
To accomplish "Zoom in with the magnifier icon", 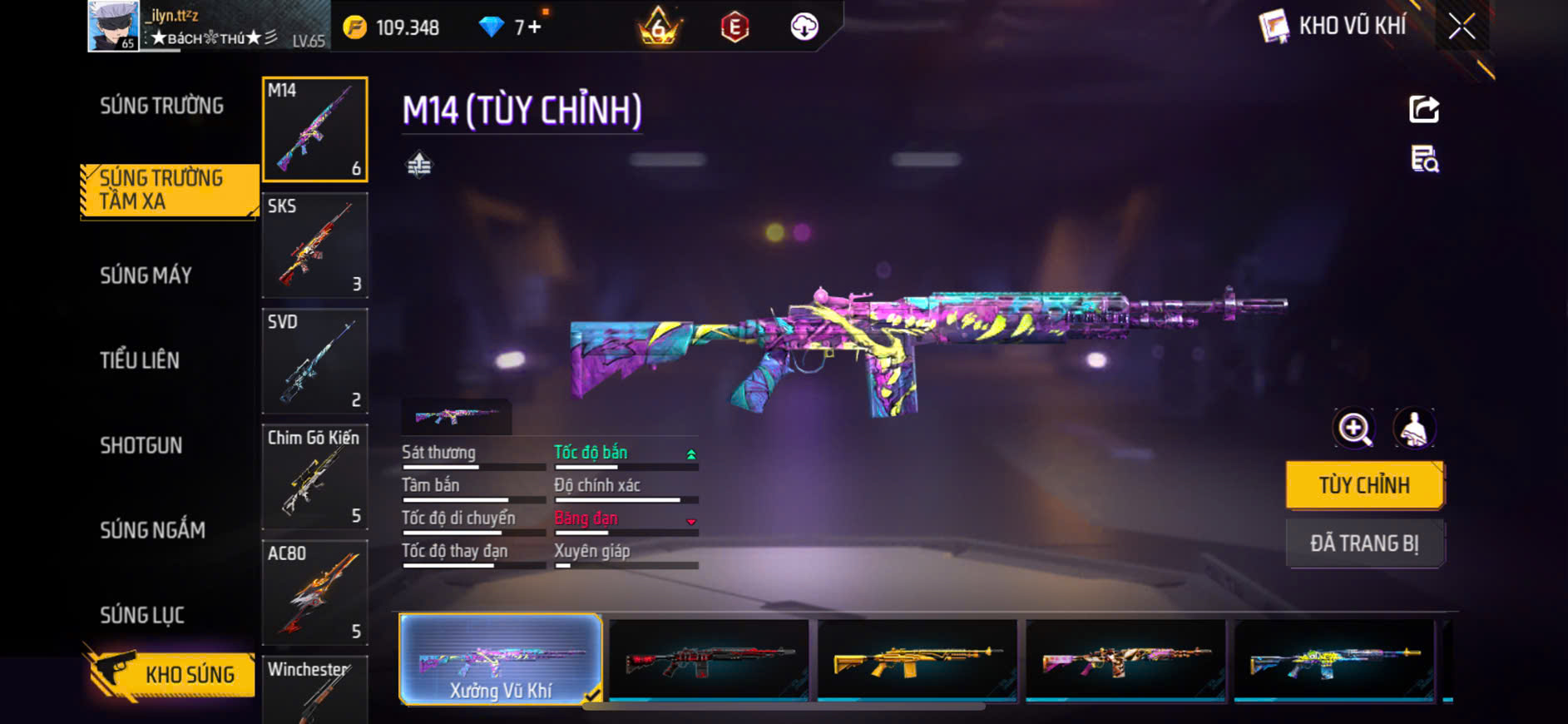I will point(1354,429).
